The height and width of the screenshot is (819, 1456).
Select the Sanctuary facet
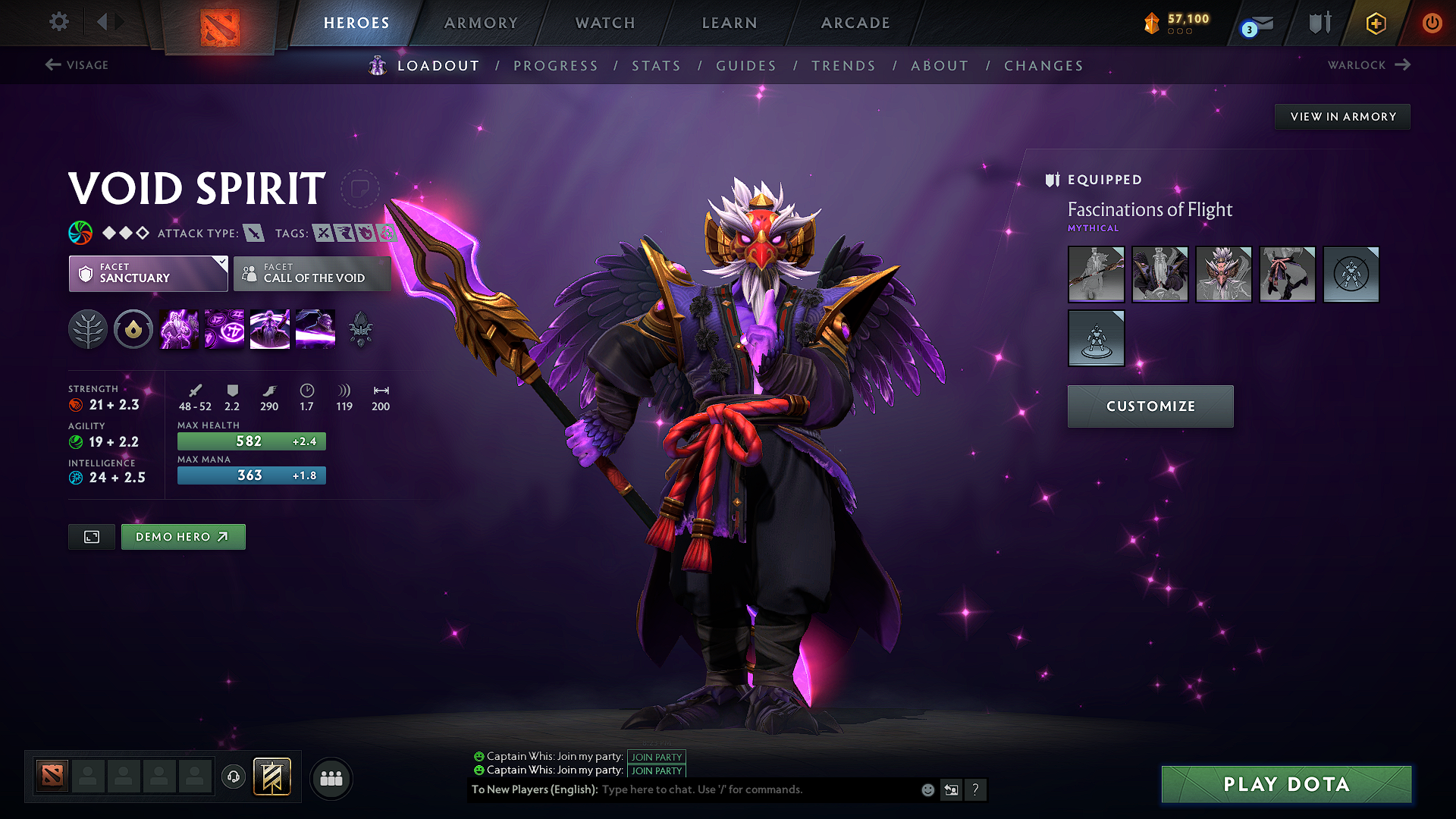(148, 274)
